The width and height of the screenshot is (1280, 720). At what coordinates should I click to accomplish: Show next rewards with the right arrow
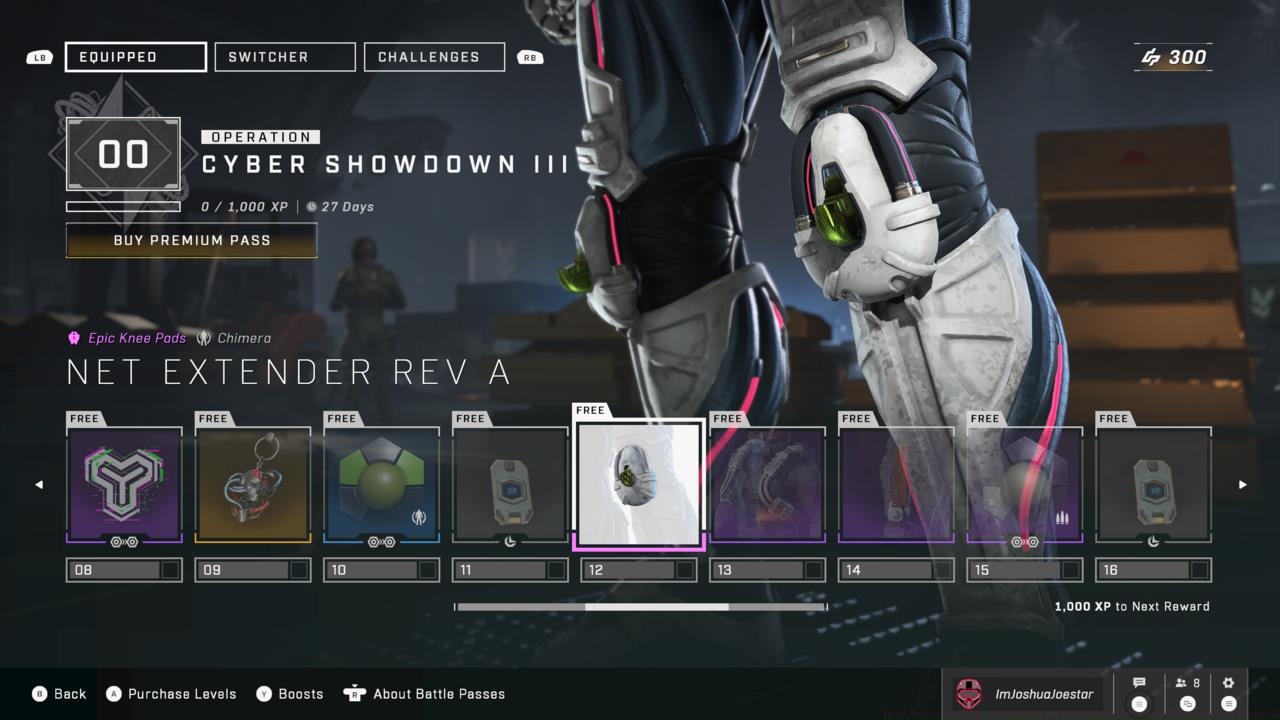click(1243, 485)
